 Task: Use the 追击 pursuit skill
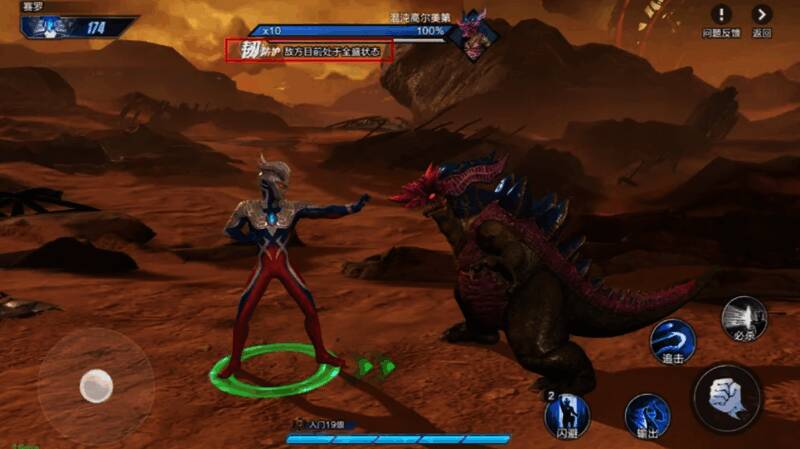click(672, 341)
